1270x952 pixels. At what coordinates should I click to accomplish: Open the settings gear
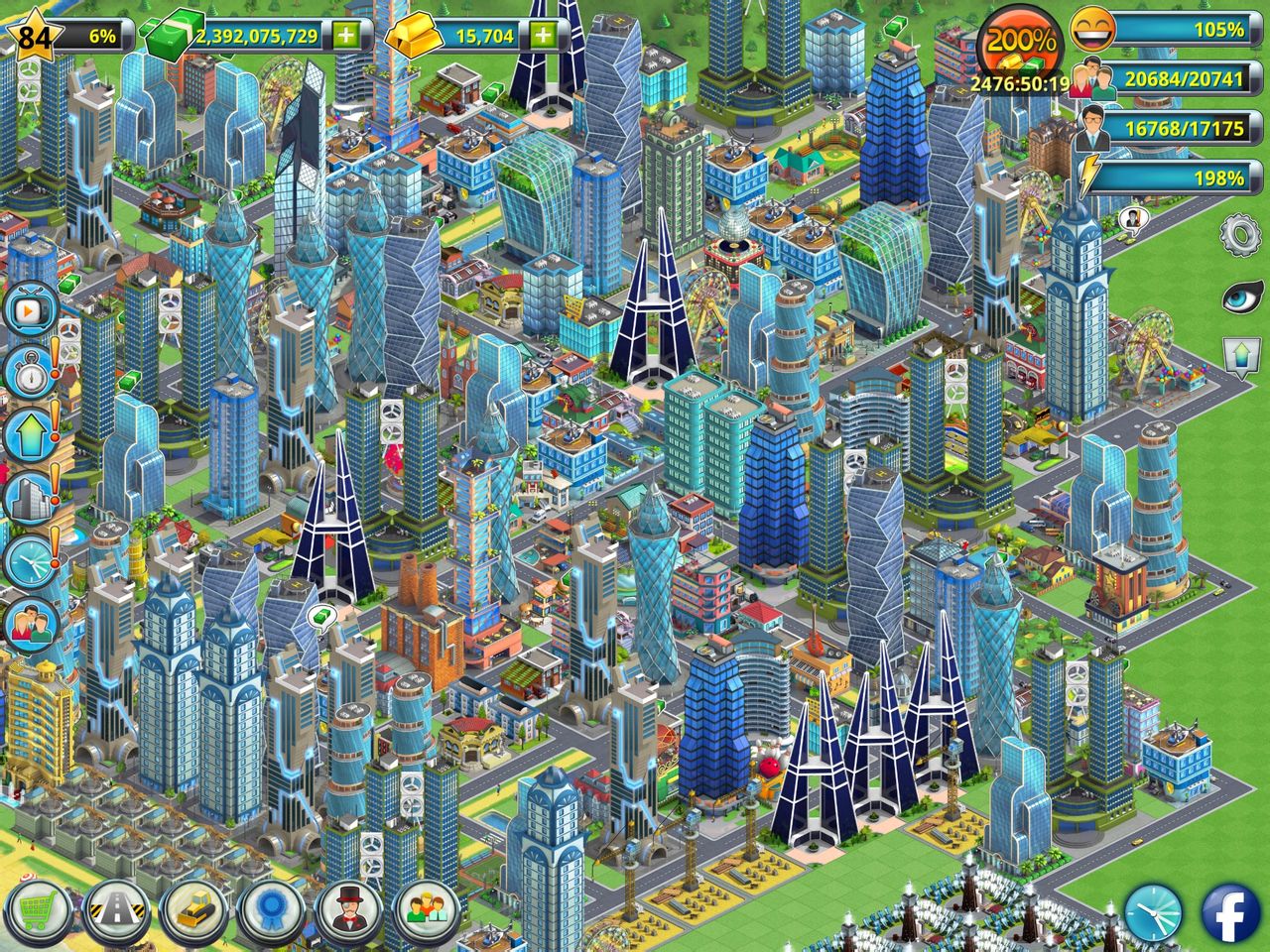(1239, 236)
